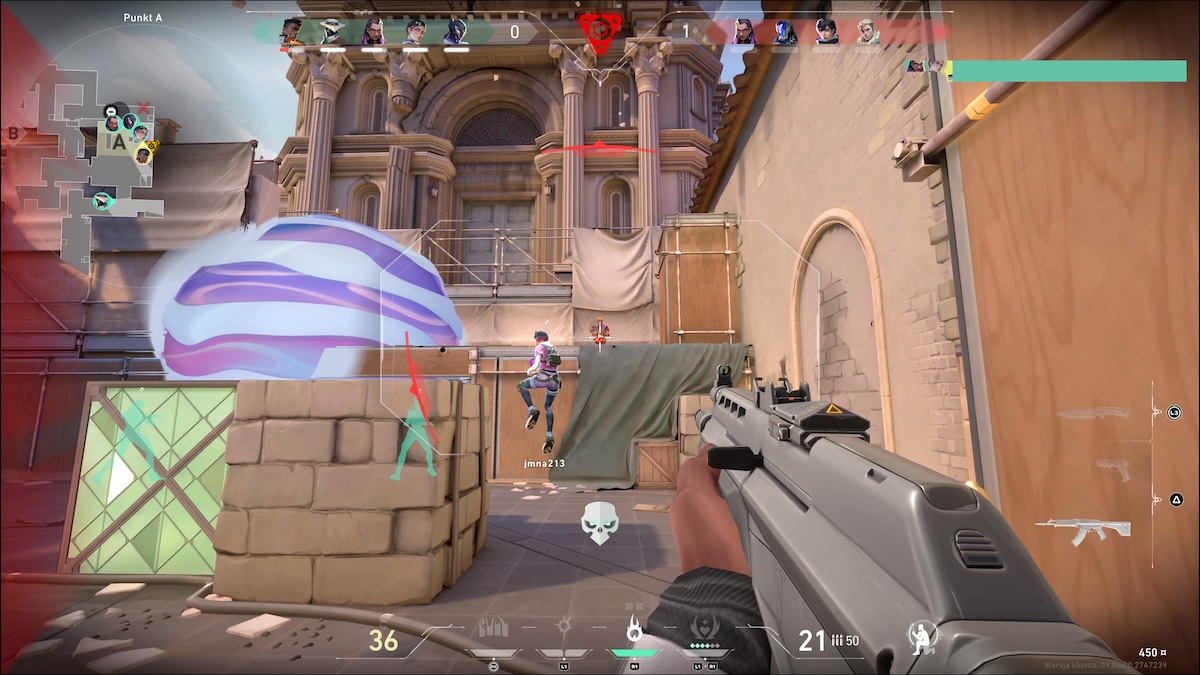Choose the blond enemy agent portrait
Image resolution: width=1200 pixels, height=675 pixels.
pyautogui.click(x=867, y=32)
